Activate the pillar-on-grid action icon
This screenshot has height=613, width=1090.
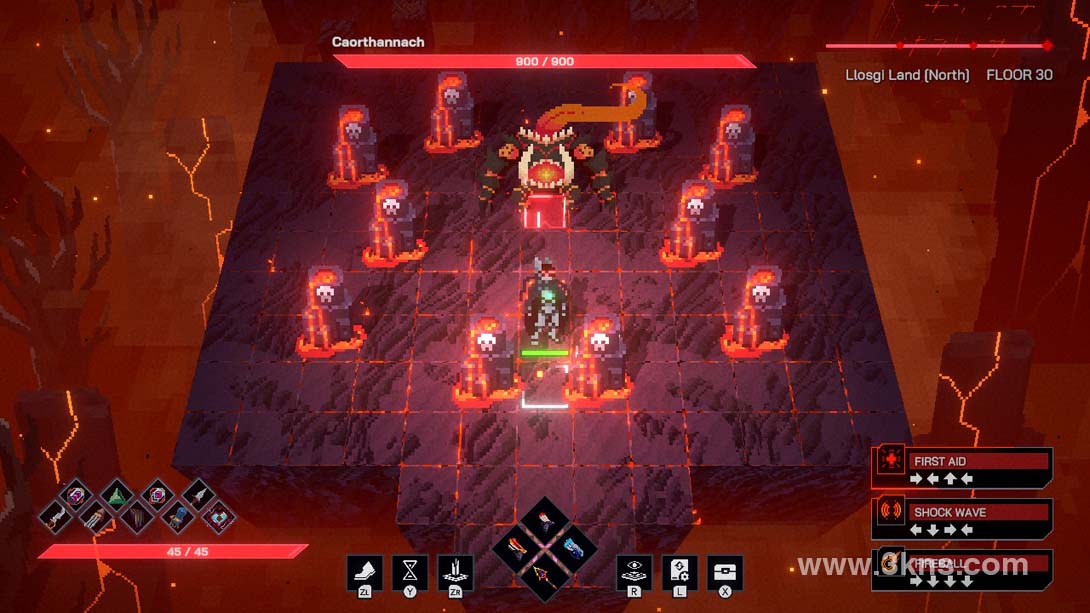tap(456, 573)
